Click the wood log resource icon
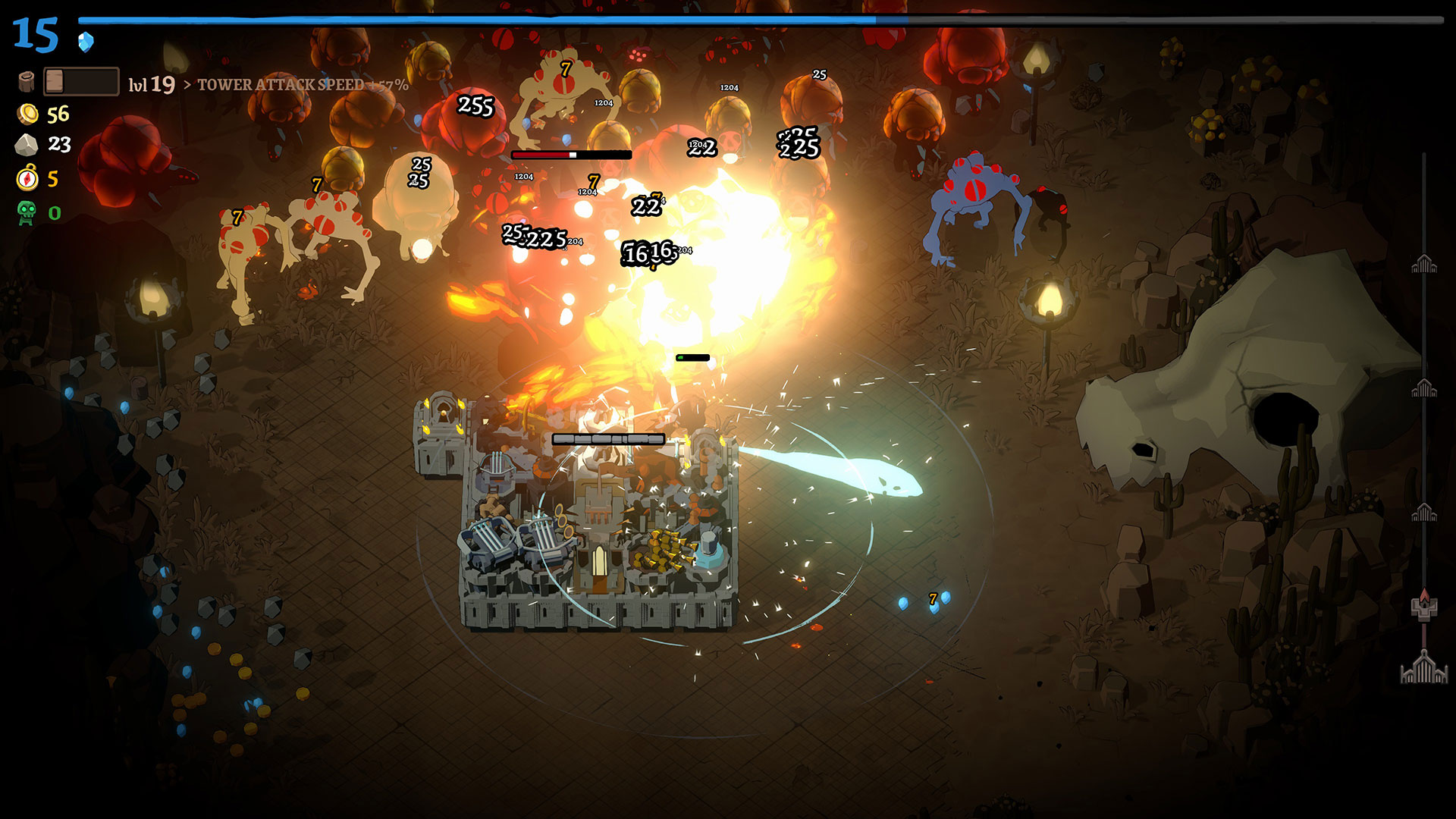The width and height of the screenshot is (1456, 819). [x=27, y=81]
